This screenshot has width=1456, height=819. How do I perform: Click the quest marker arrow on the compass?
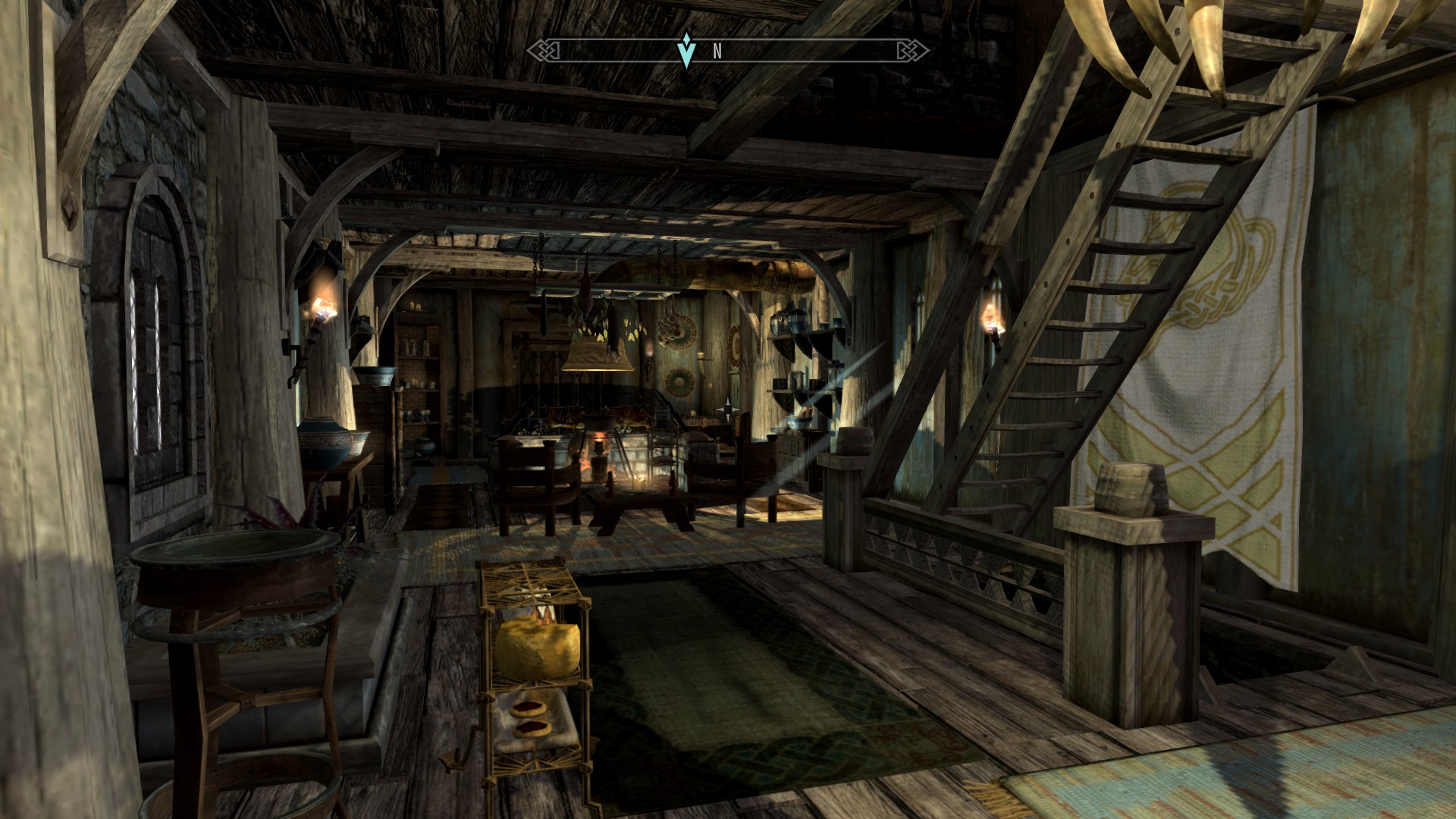click(x=686, y=51)
